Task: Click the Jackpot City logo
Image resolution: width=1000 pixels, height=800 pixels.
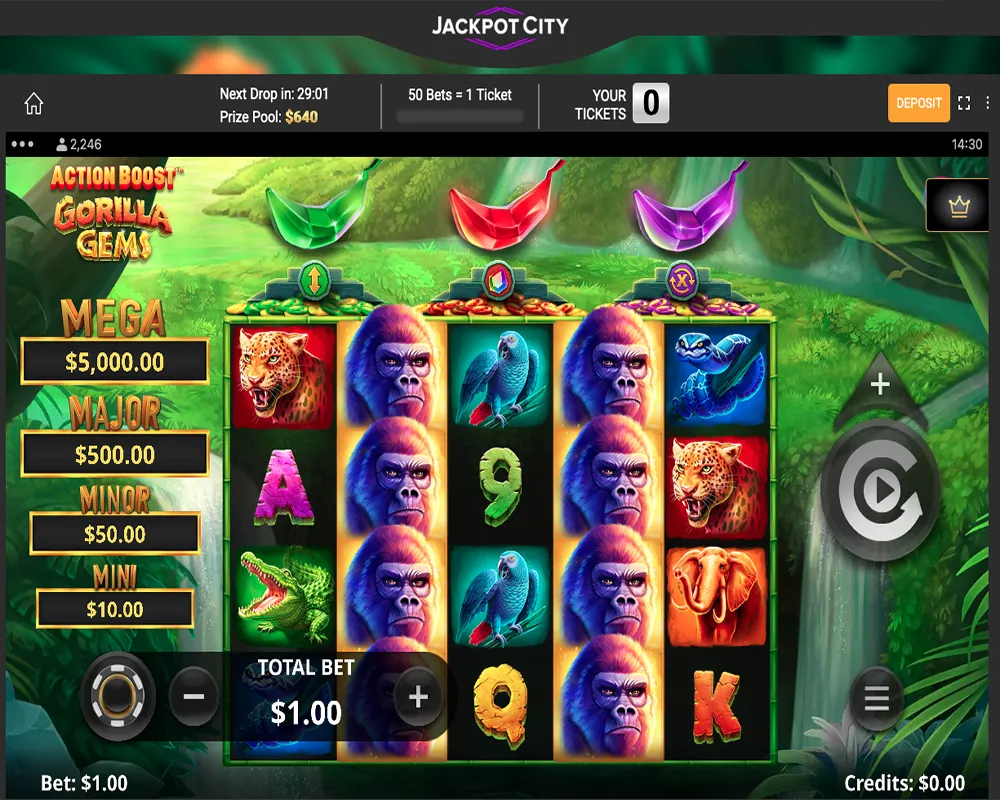Action: (x=500, y=26)
